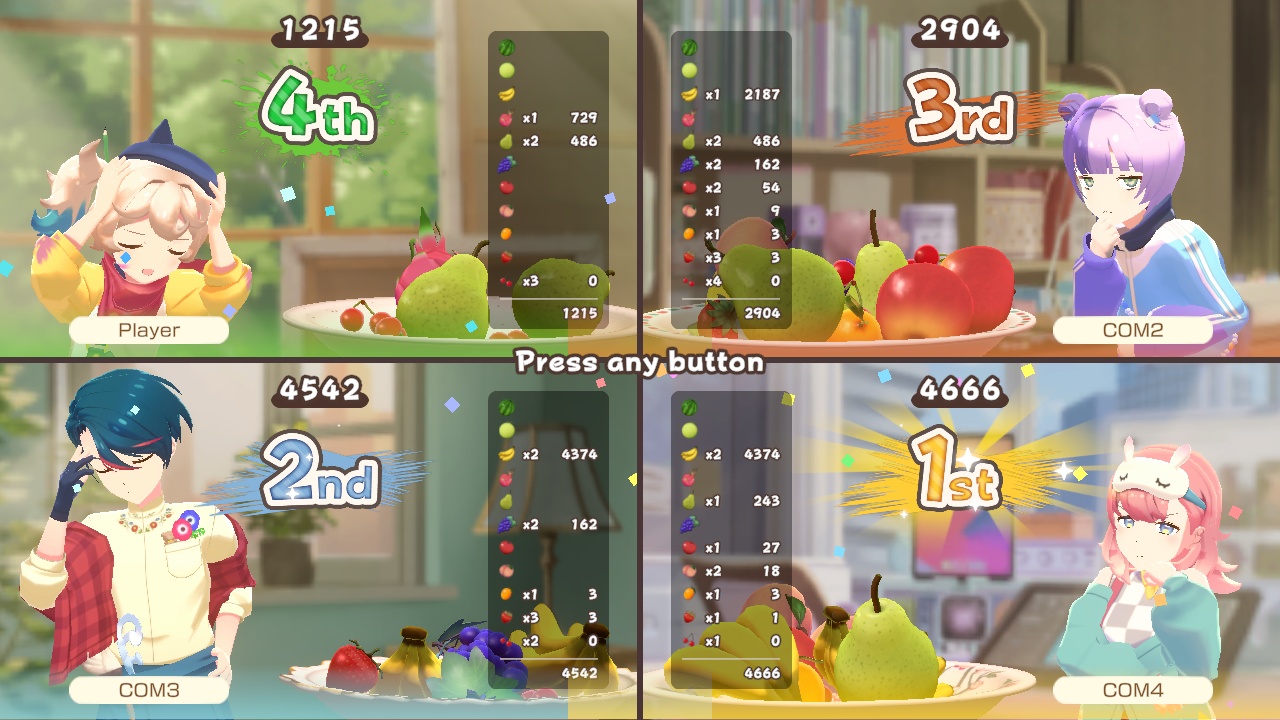The height and width of the screenshot is (720, 1280).
Task: Expand COM4's fruit score panel
Action: tap(730, 540)
